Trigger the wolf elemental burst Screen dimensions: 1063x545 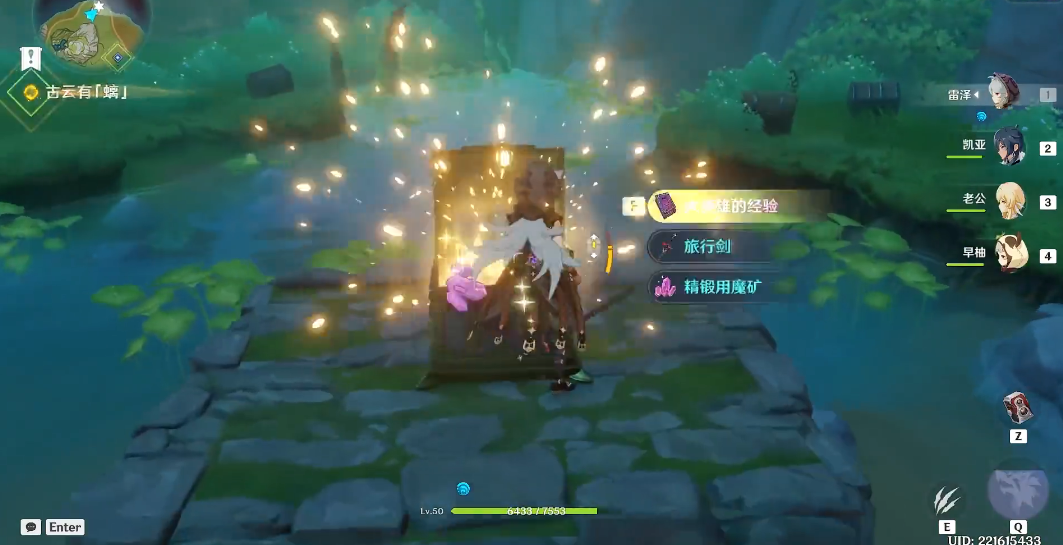(x=1018, y=491)
